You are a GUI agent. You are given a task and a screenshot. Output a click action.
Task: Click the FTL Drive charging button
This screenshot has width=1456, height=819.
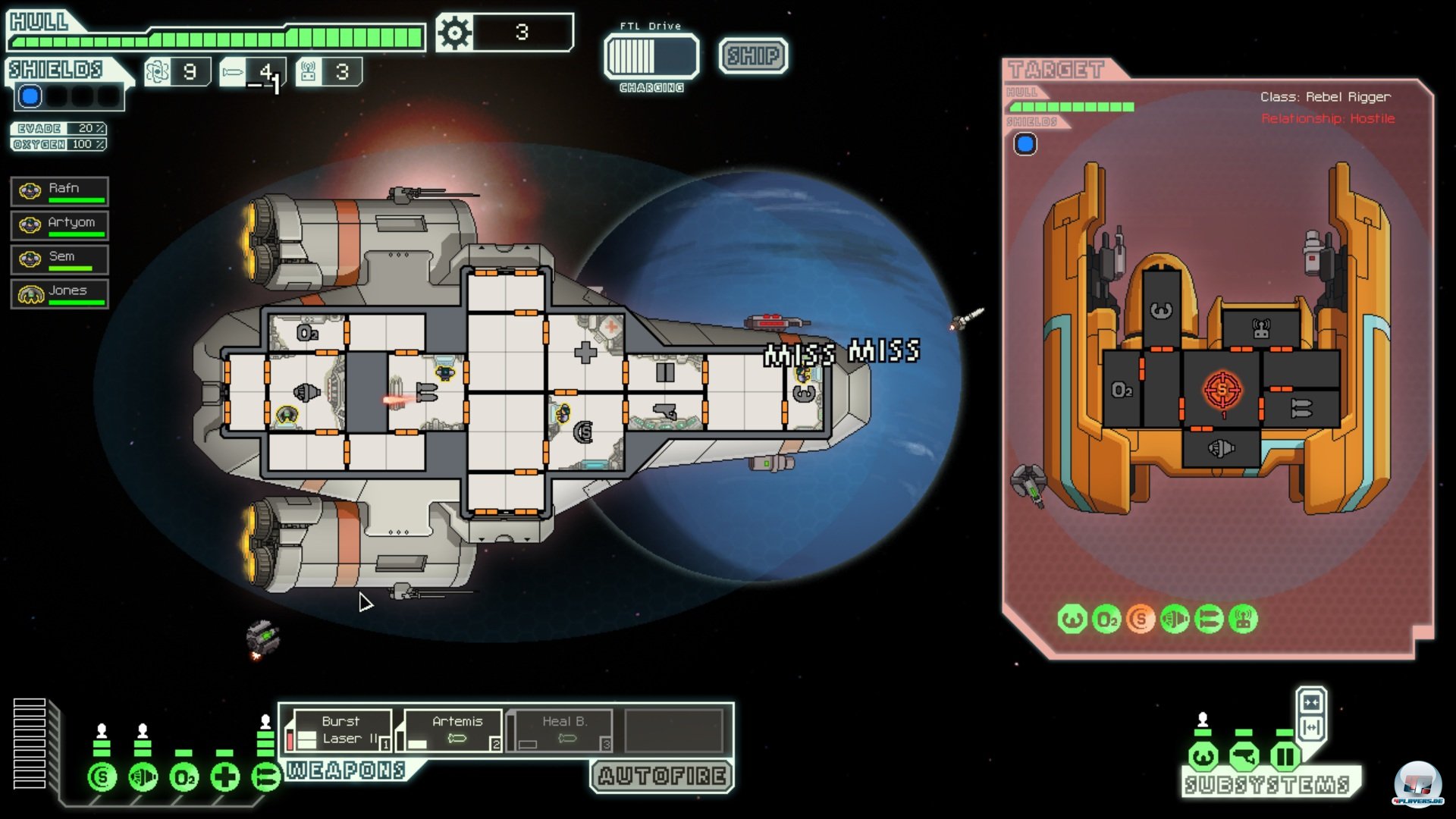[651, 56]
